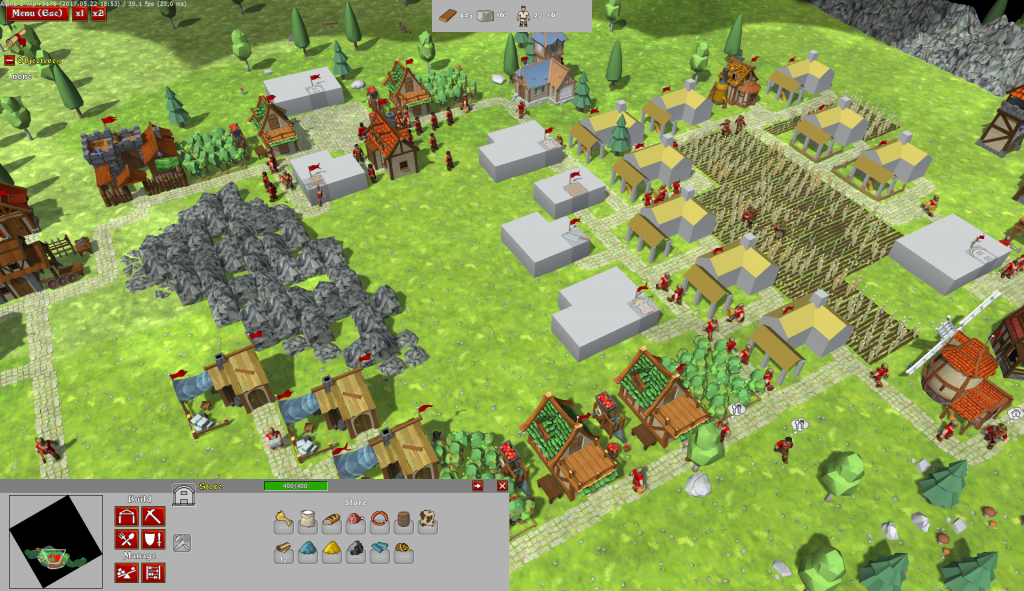This screenshot has height=591, width=1024.
Task: Select the coal store slot
Action: (x=355, y=551)
